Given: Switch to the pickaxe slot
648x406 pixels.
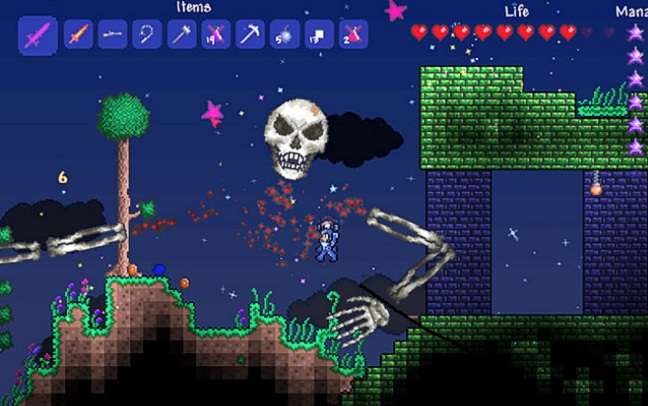Looking at the screenshot, I should pyautogui.click(x=249, y=35).
